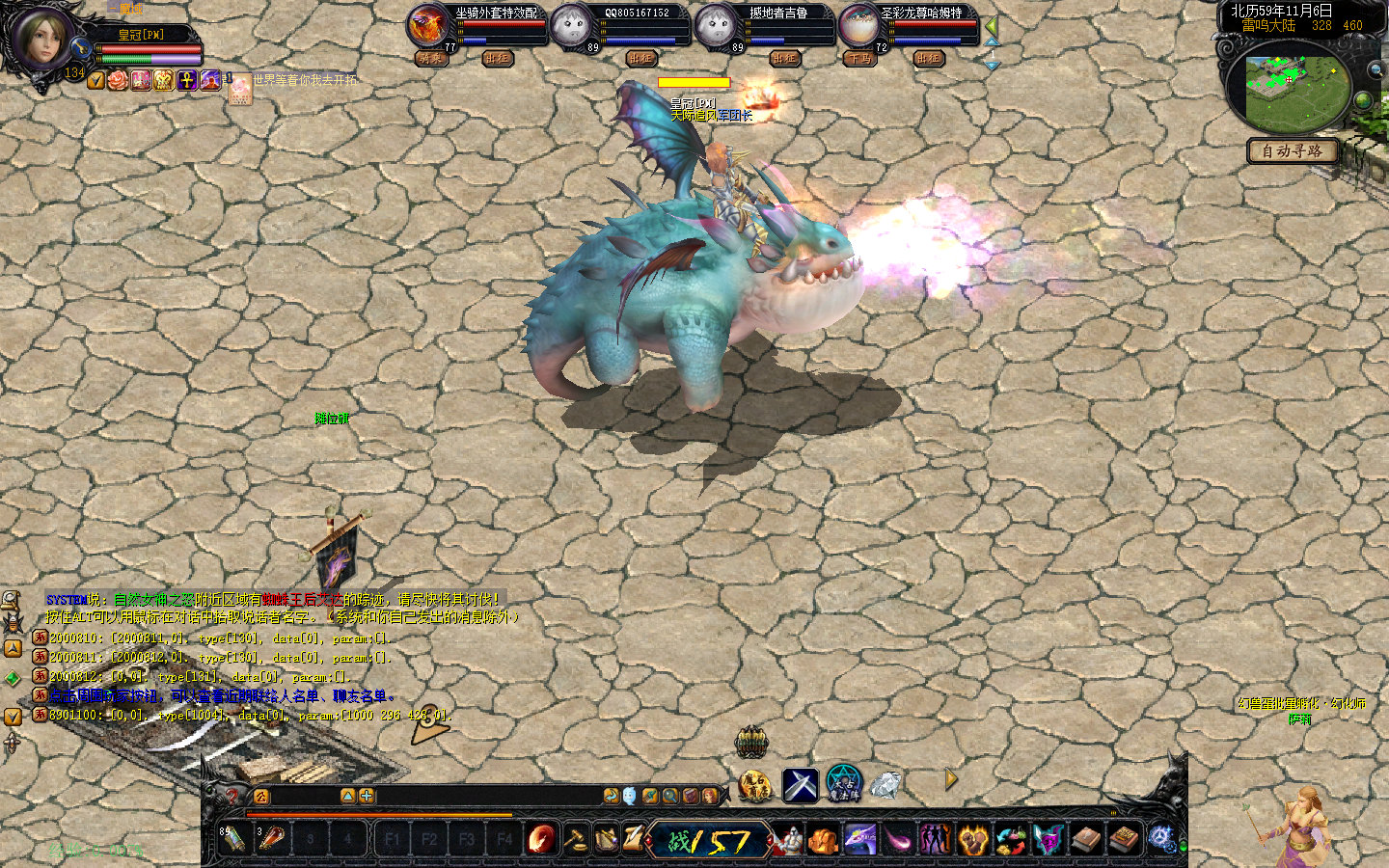Open the auction gavel icon in bottom bar
Image resolution: width=1389 pixels, height=868 pixels.
576,839
